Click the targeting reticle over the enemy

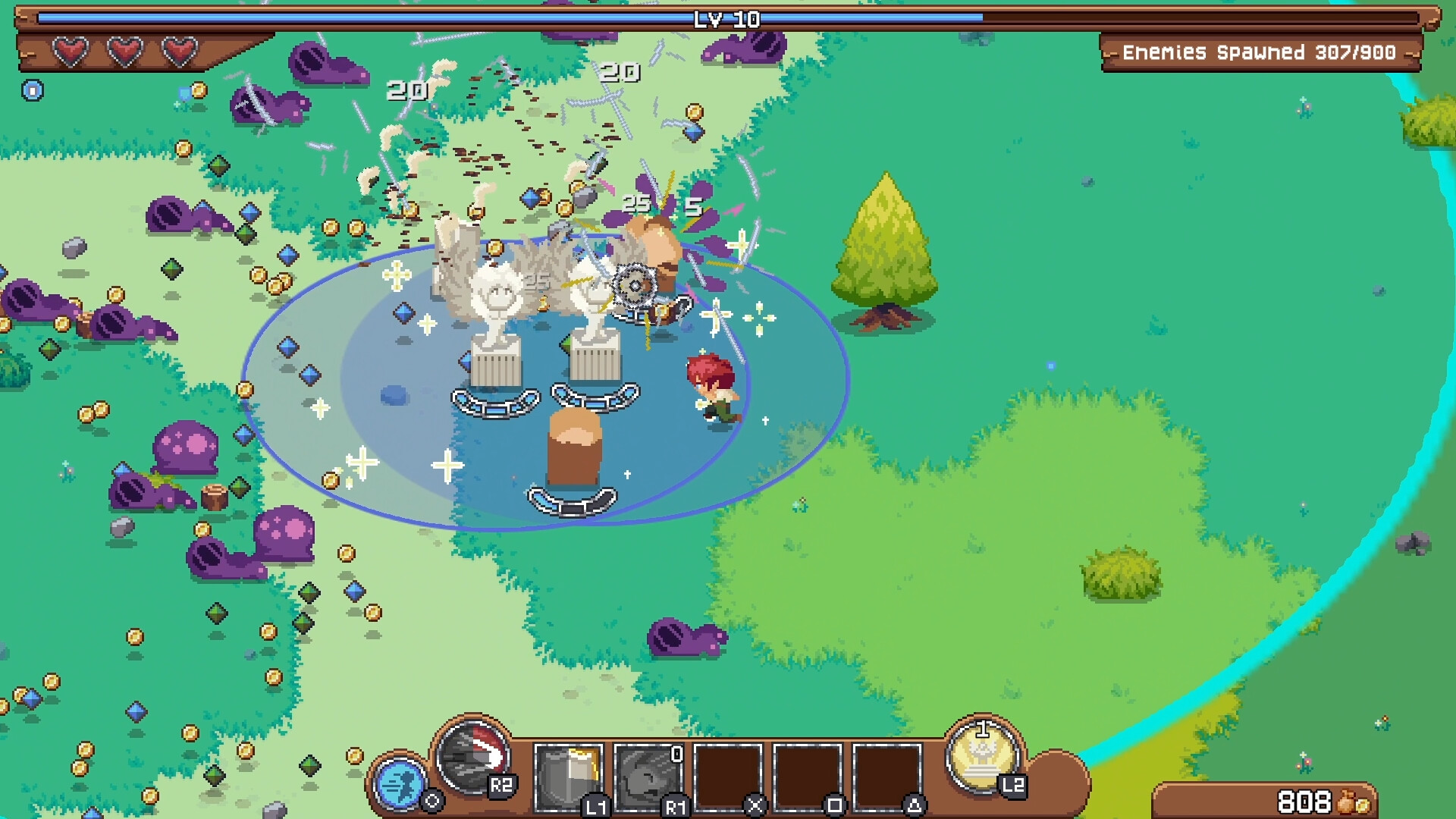tap(634, 284)
